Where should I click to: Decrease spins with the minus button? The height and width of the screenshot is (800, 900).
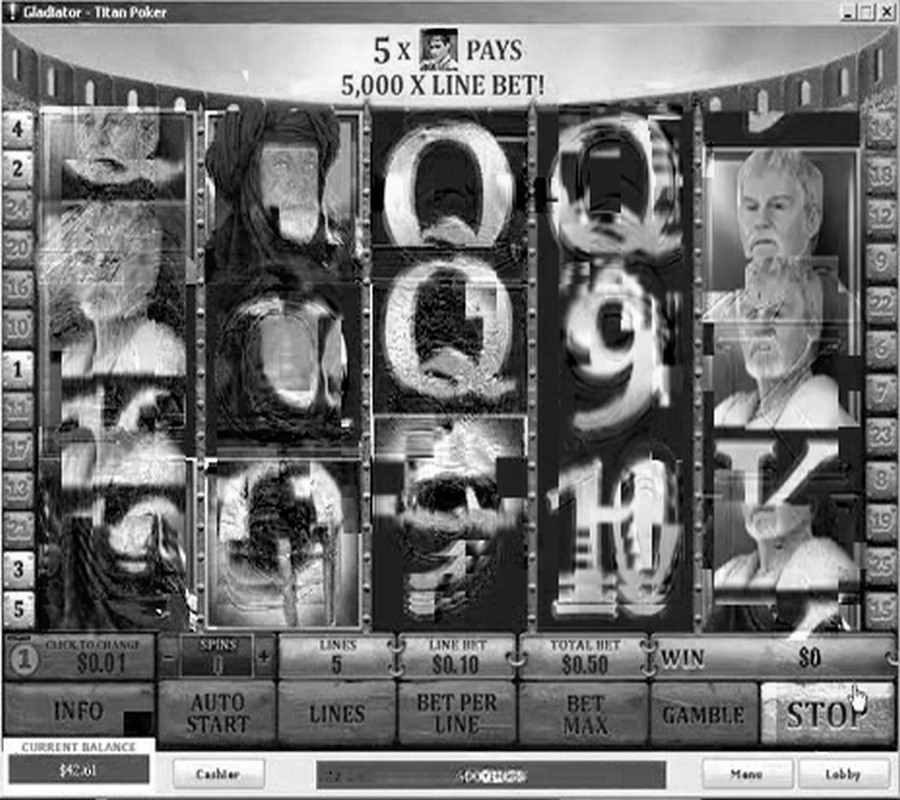point(168,657)
